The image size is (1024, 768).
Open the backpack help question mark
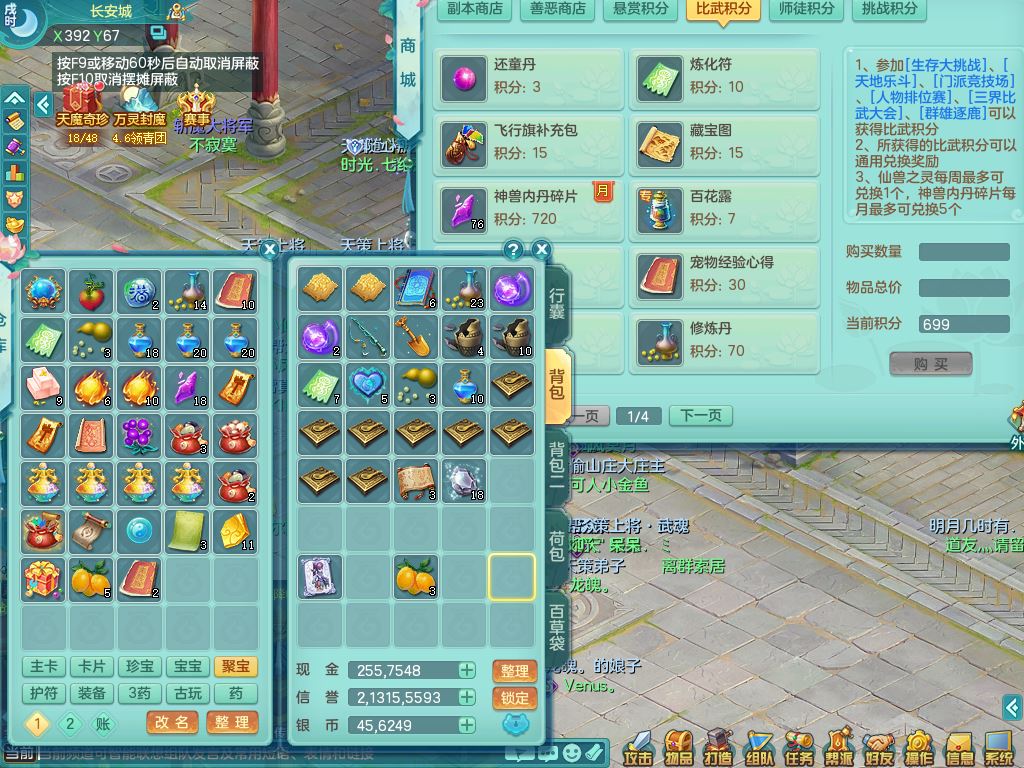click(513, 250)
